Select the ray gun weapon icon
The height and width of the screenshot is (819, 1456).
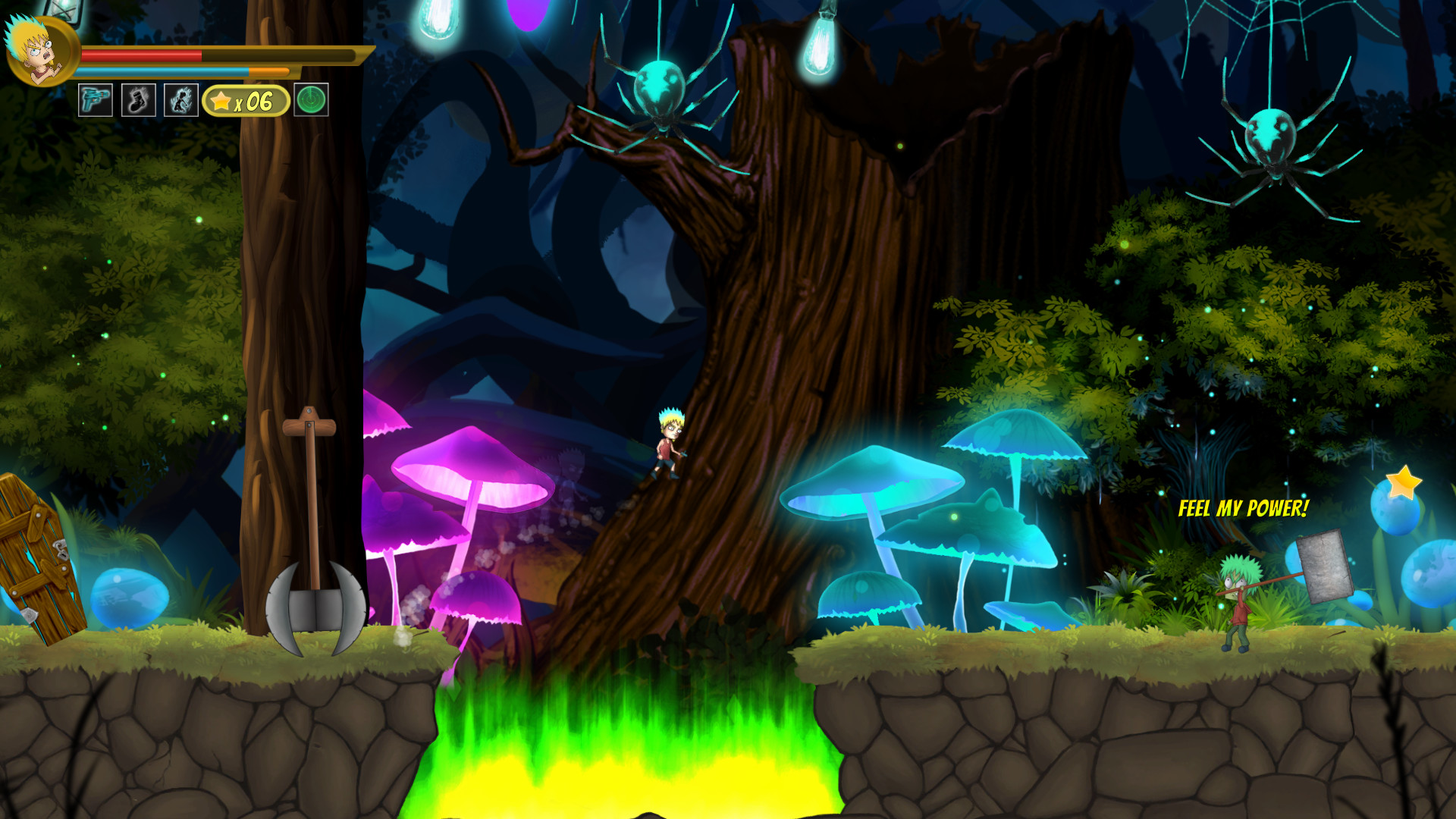pyautogui.click(x=94, y=99)
